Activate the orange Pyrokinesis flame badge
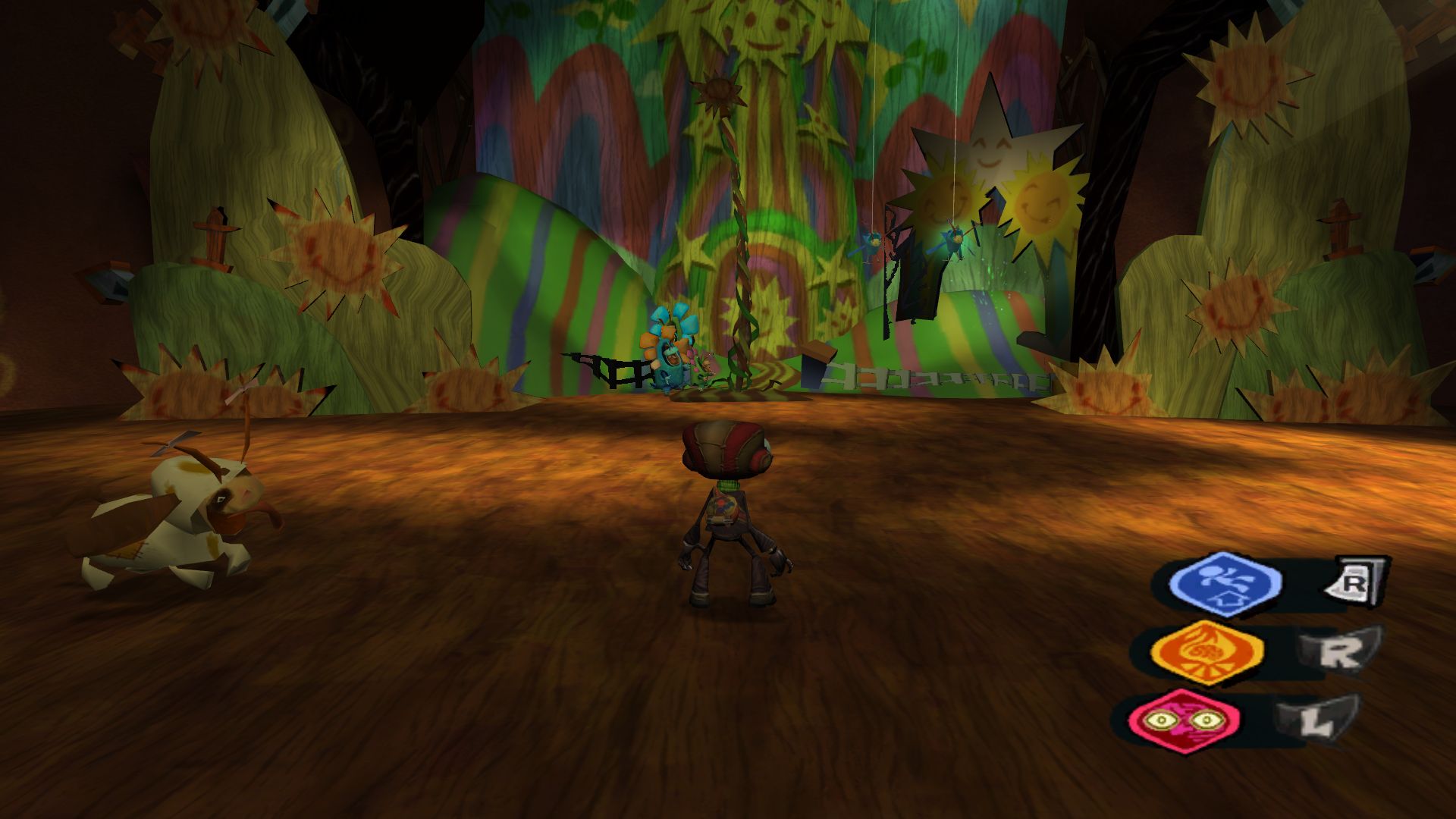This screenshot has height=819, width=1456. 1207,651
